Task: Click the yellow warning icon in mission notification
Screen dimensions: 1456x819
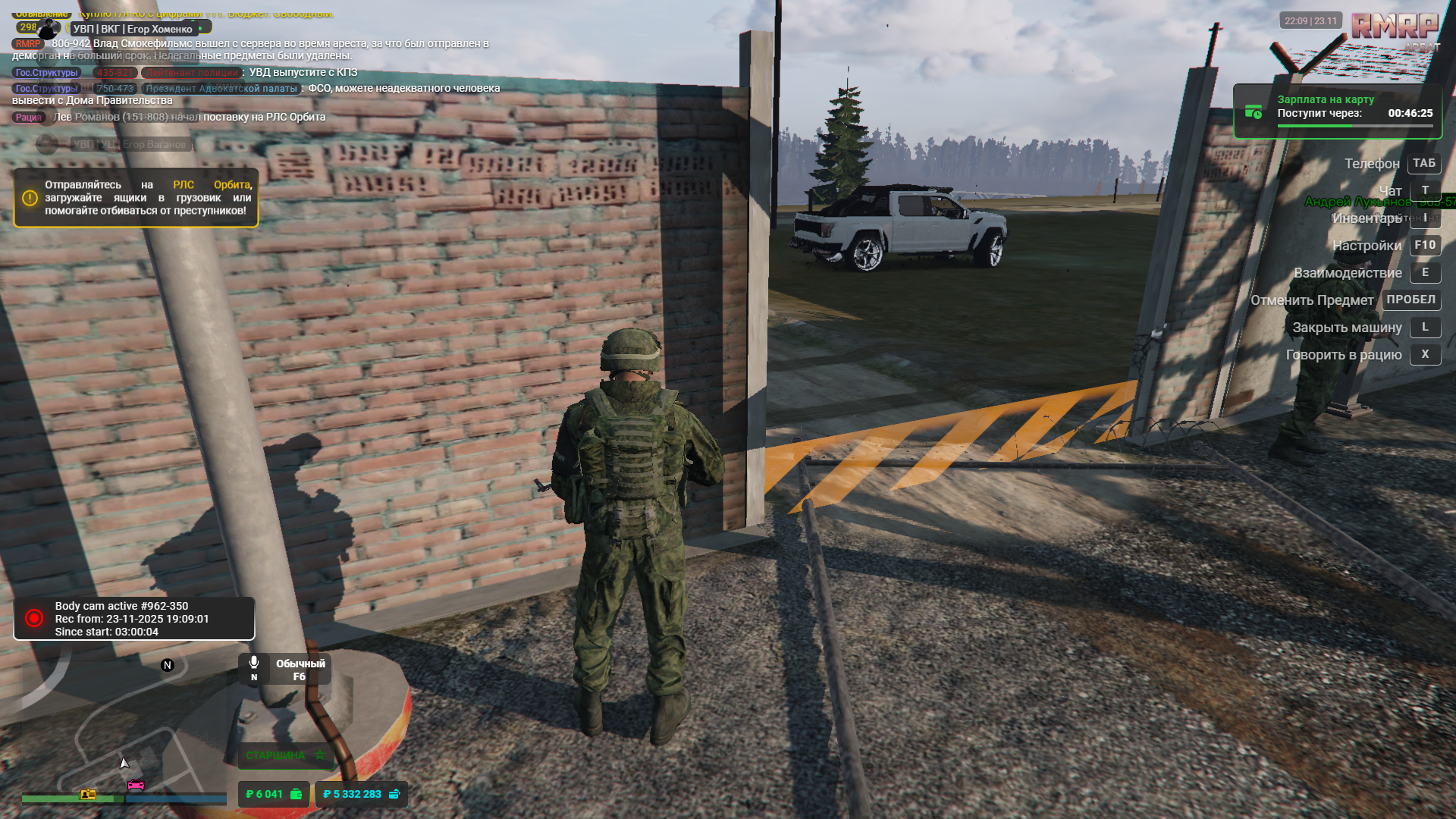Action: pos(29,197)
